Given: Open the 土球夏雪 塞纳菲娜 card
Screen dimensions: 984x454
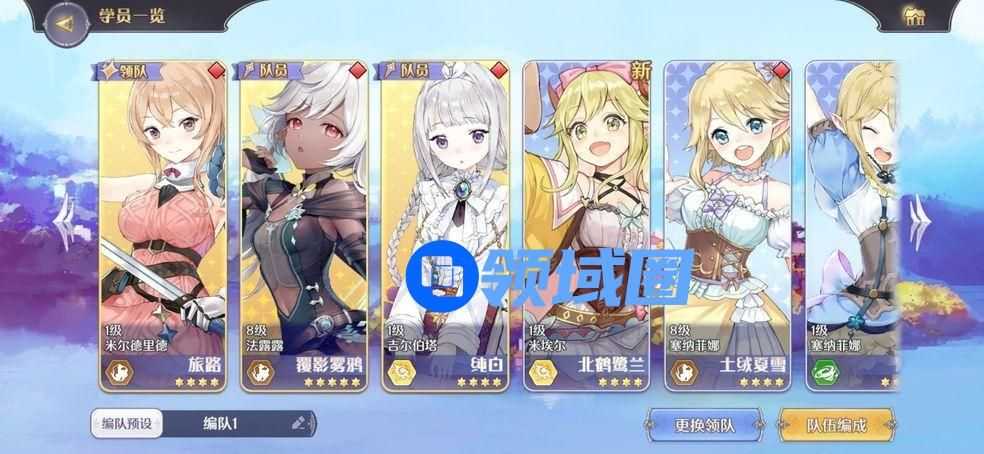Looking at the screenshot, I should tap(729, 225).
